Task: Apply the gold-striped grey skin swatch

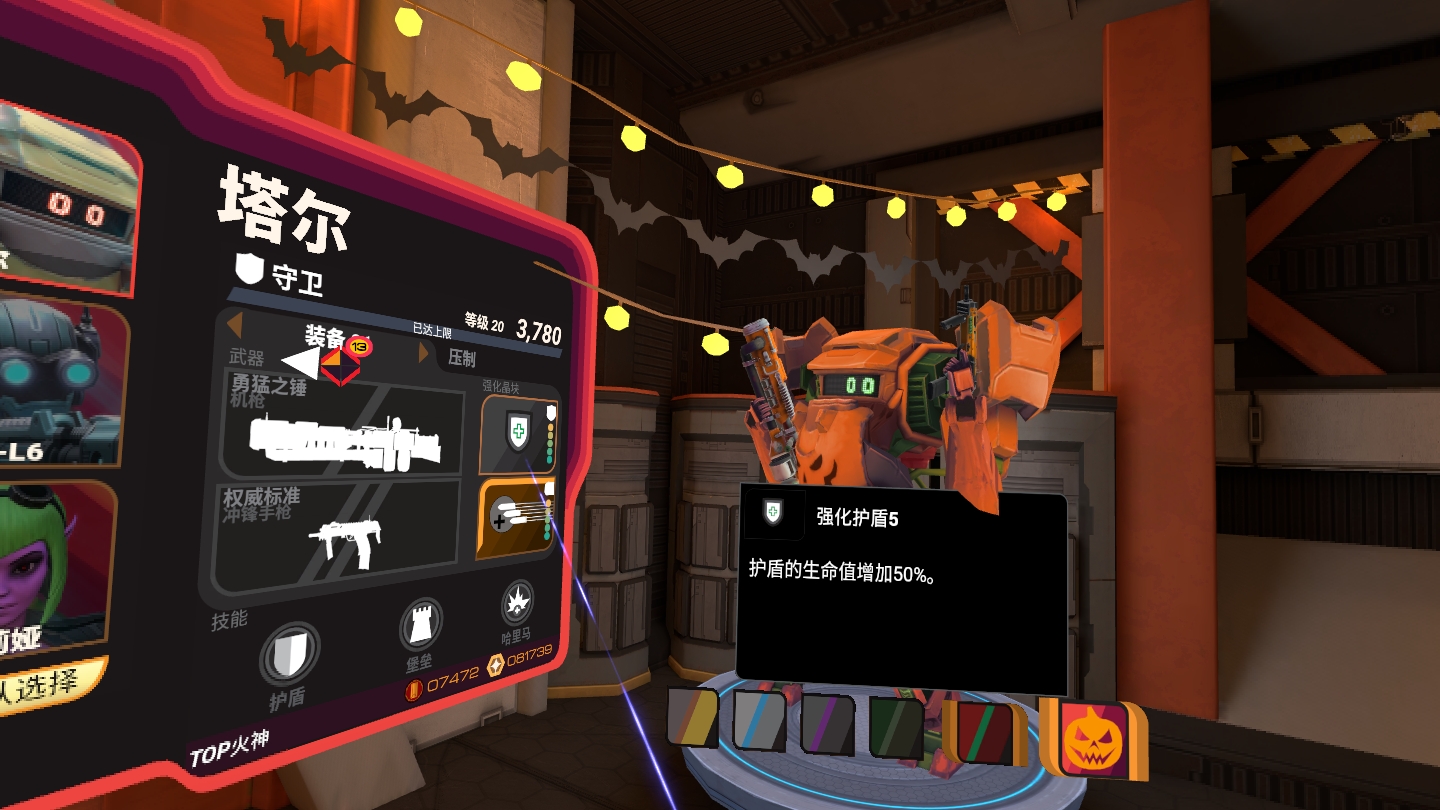Action: click(x=693, y=718)
